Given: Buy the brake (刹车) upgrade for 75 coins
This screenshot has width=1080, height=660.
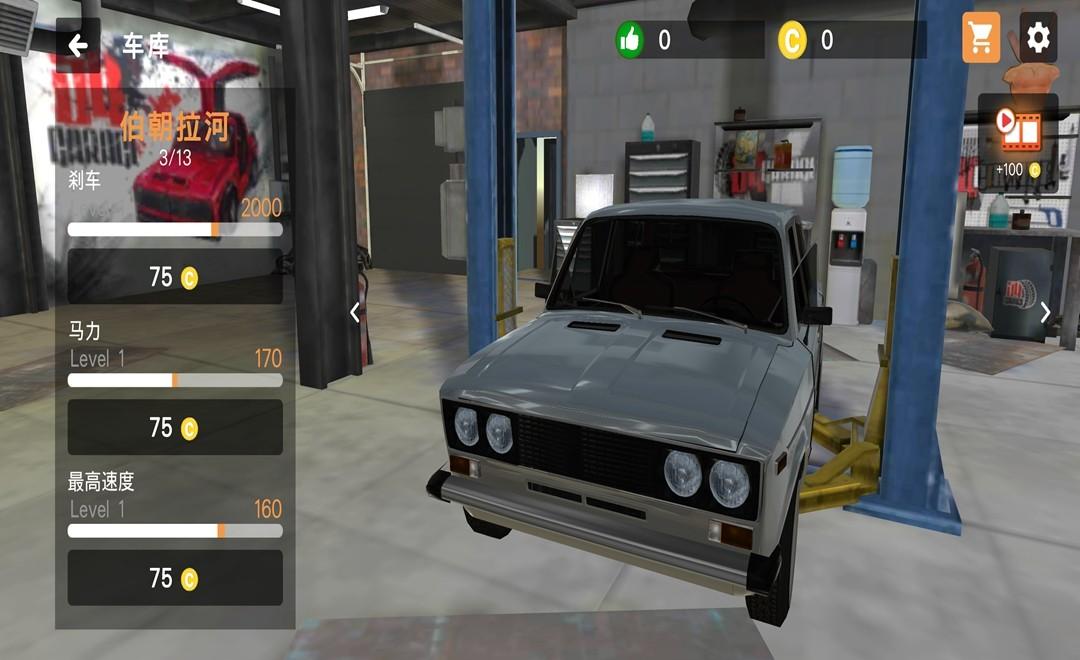Looking at the screenshot, I should [175, 277].
